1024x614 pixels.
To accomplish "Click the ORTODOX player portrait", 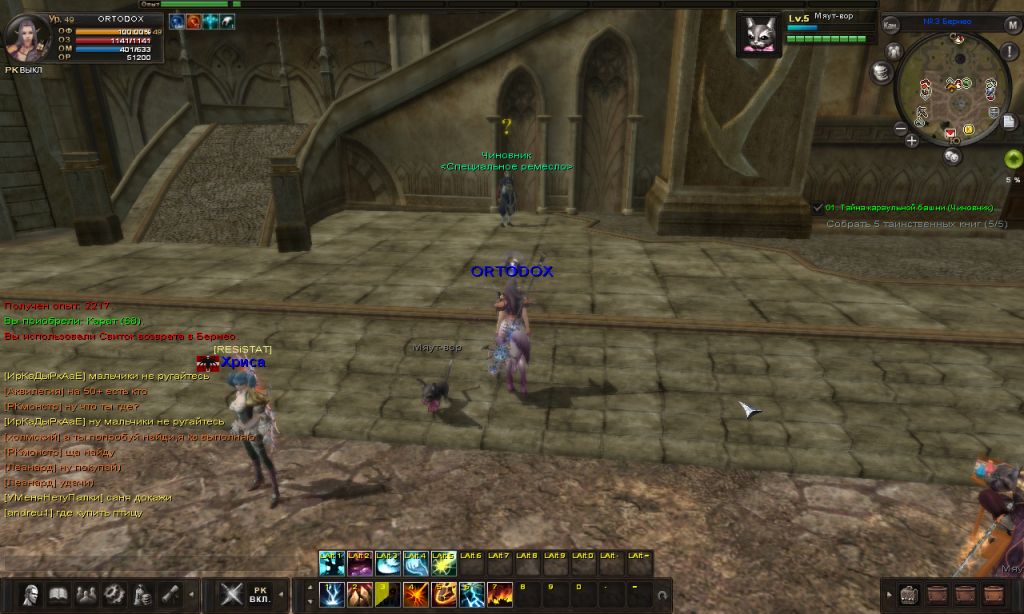I will 26,38.
